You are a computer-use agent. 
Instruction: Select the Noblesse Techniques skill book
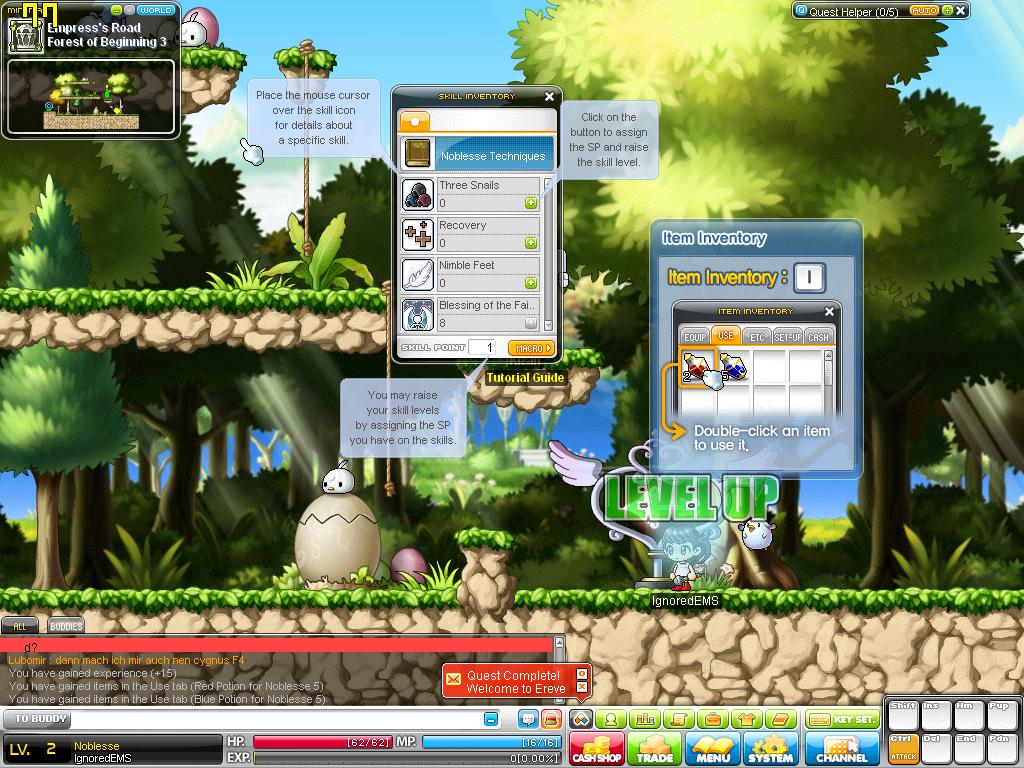tap(478, 155)
